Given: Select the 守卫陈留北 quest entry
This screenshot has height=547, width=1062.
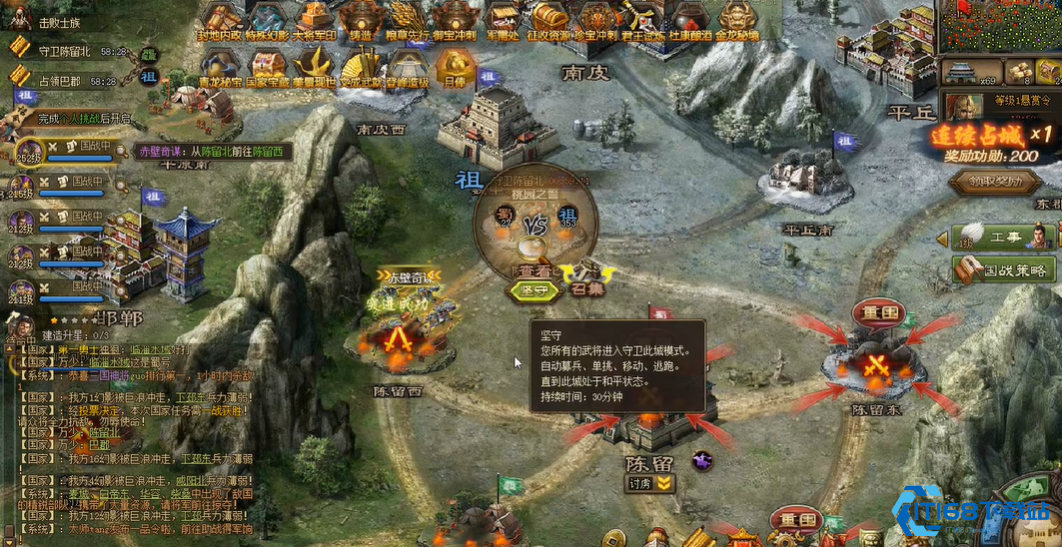Looking at the screenshot, I should [66, 51].
